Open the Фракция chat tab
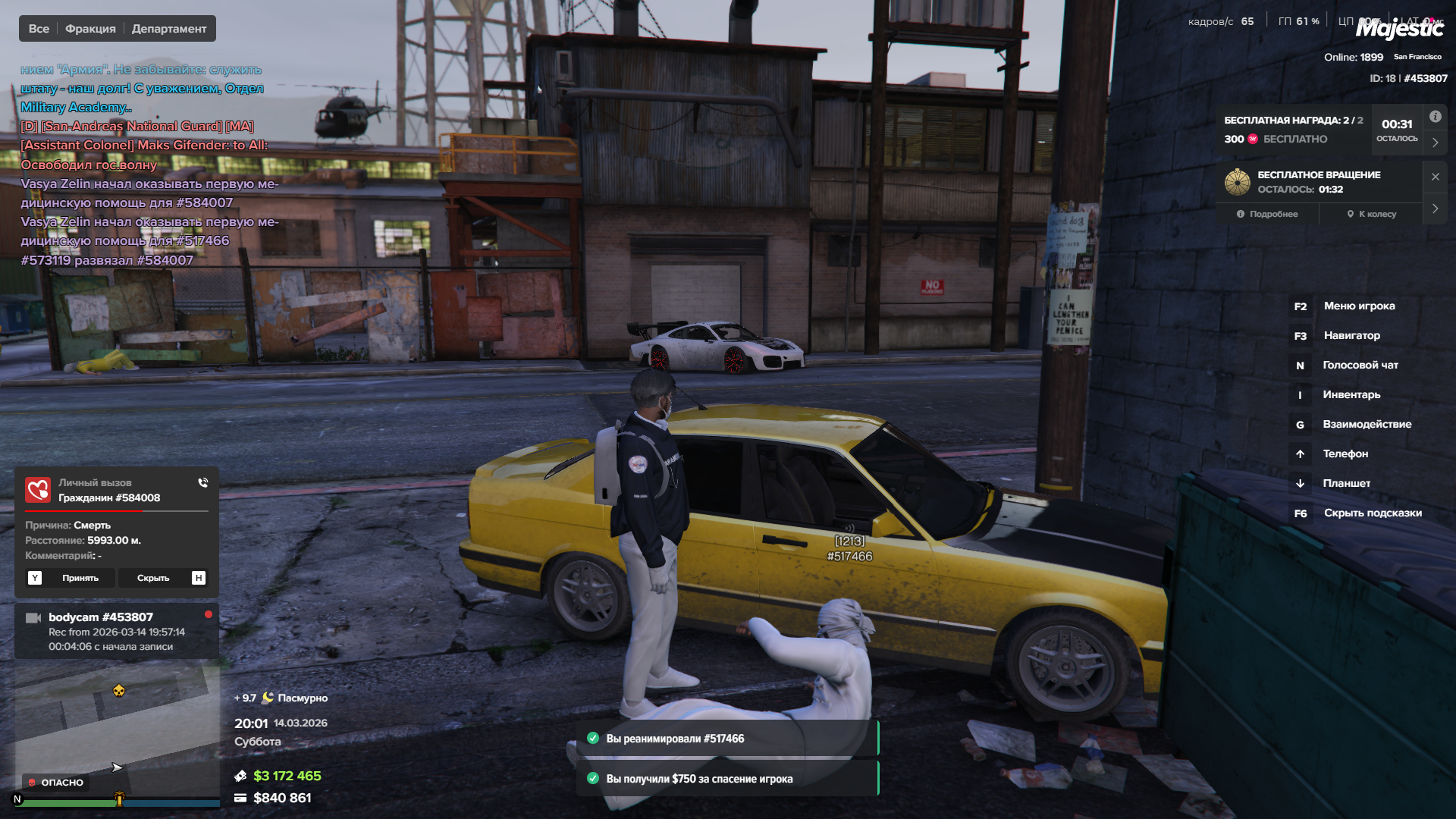 point(90,29)
